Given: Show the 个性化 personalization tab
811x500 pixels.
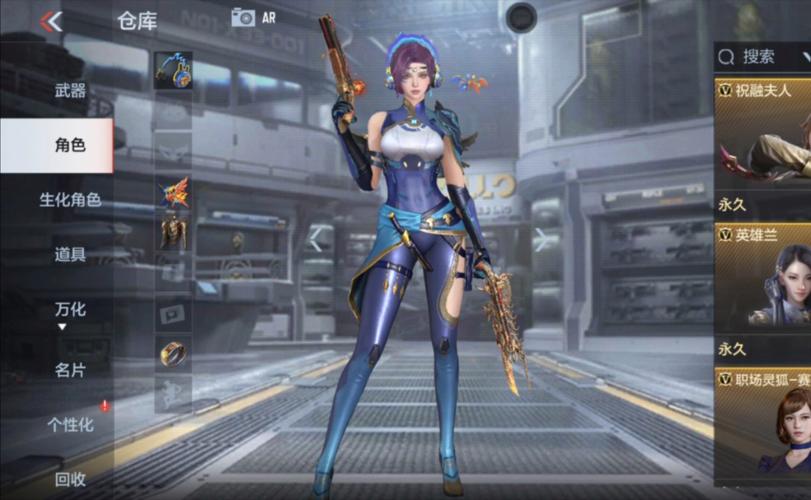Looking at the screenshot, I should (70, 425).
